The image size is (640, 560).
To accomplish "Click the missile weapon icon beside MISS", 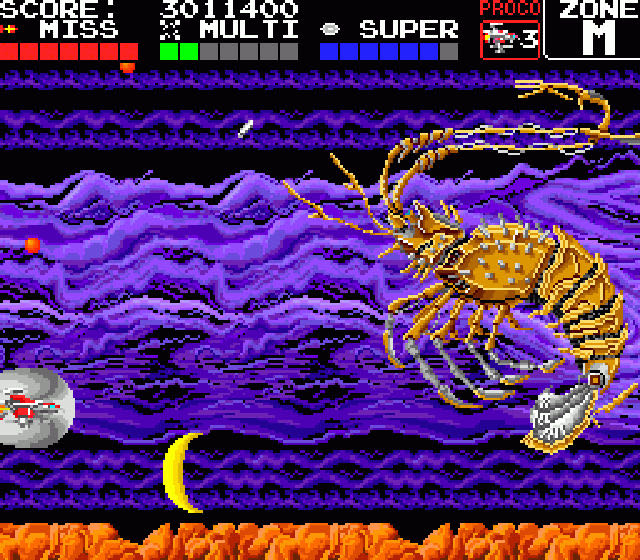I will [10, 29].
